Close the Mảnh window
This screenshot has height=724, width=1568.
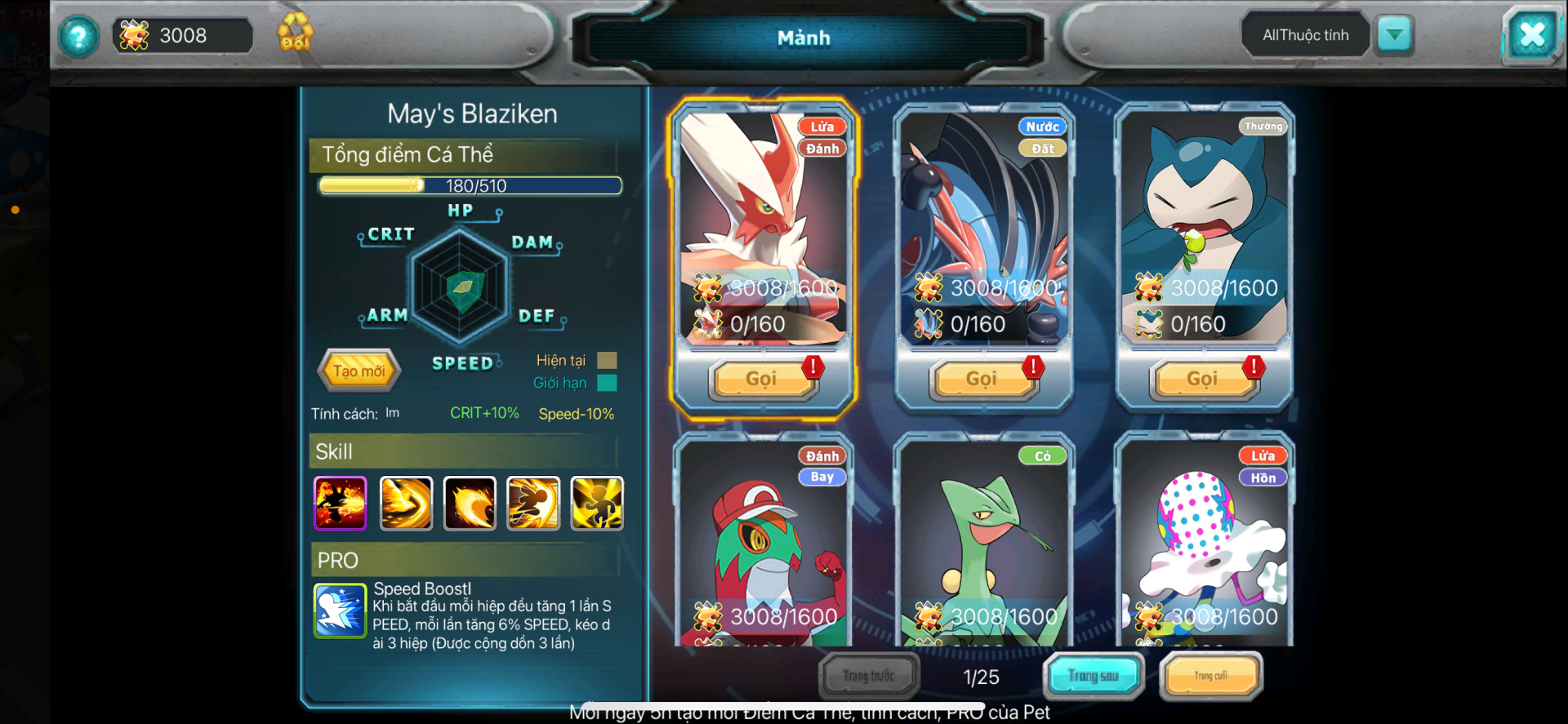point(1531,35)
